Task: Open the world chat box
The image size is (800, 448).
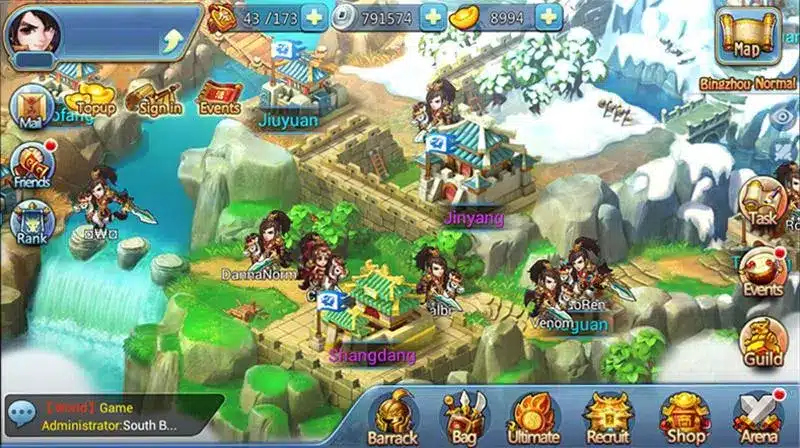Action: coord(112,416)
